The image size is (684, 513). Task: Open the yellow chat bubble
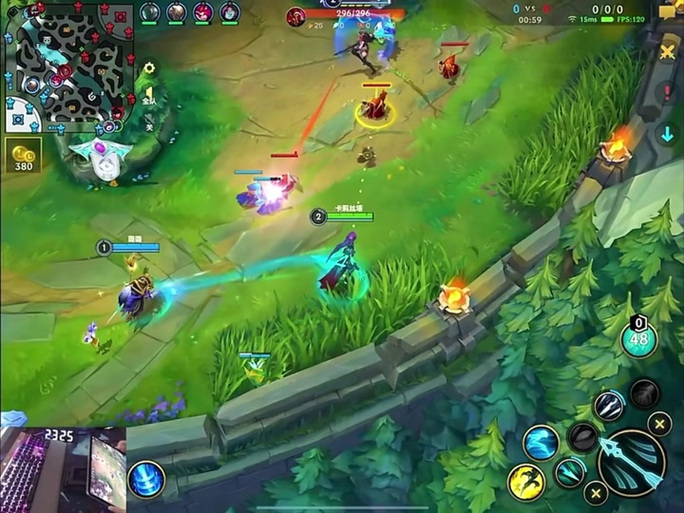[x=668, y=11]
